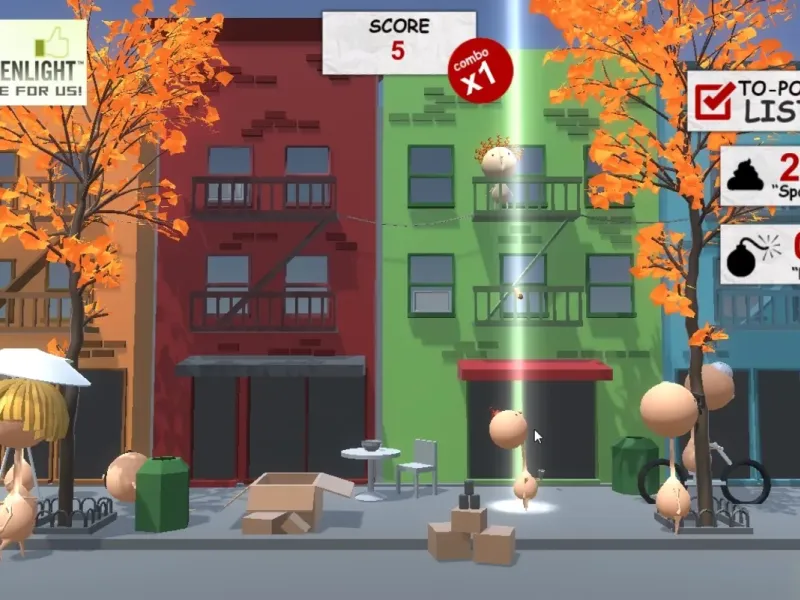Open the Greenlight vote banner

pyautogui.click(x=42, y=62)
